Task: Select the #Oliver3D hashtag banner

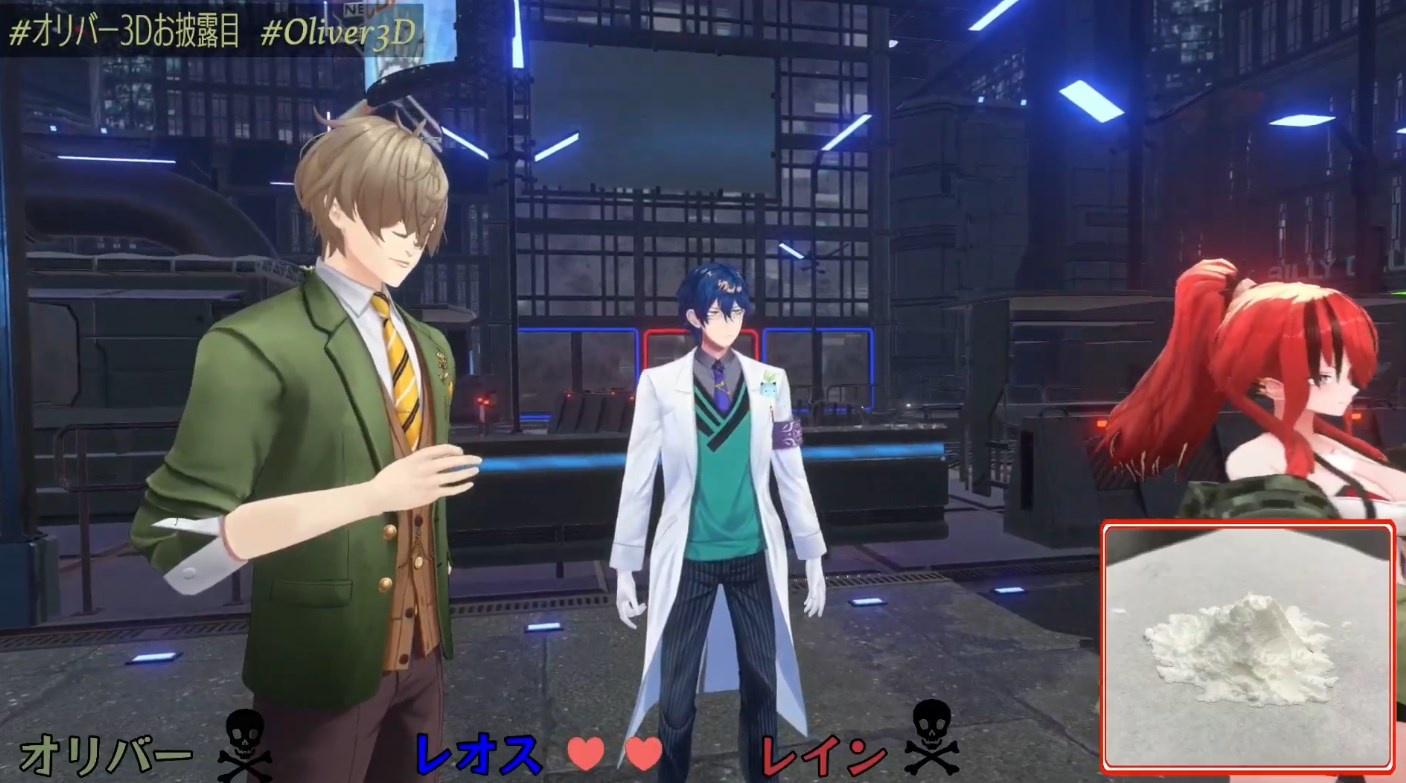Action: 338,32
